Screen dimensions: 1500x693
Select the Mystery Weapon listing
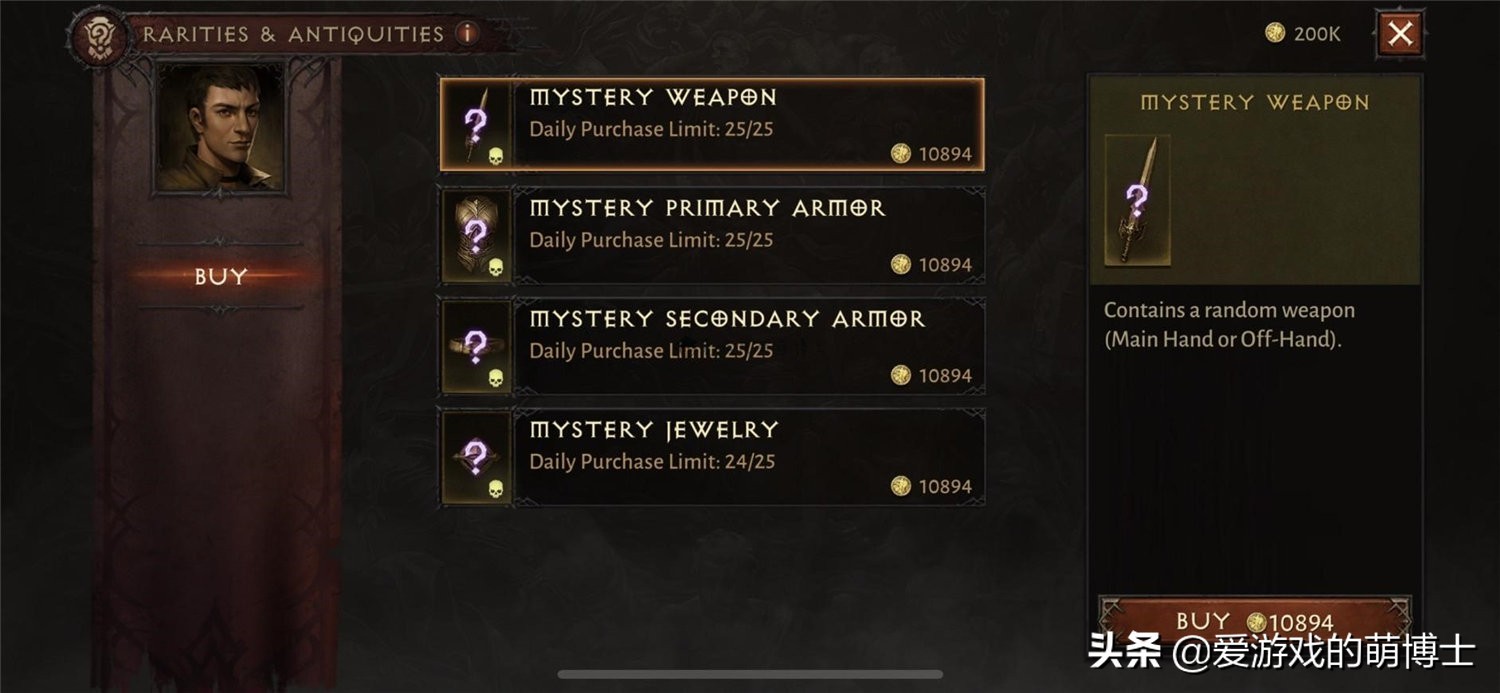click(x=712, y=125)
